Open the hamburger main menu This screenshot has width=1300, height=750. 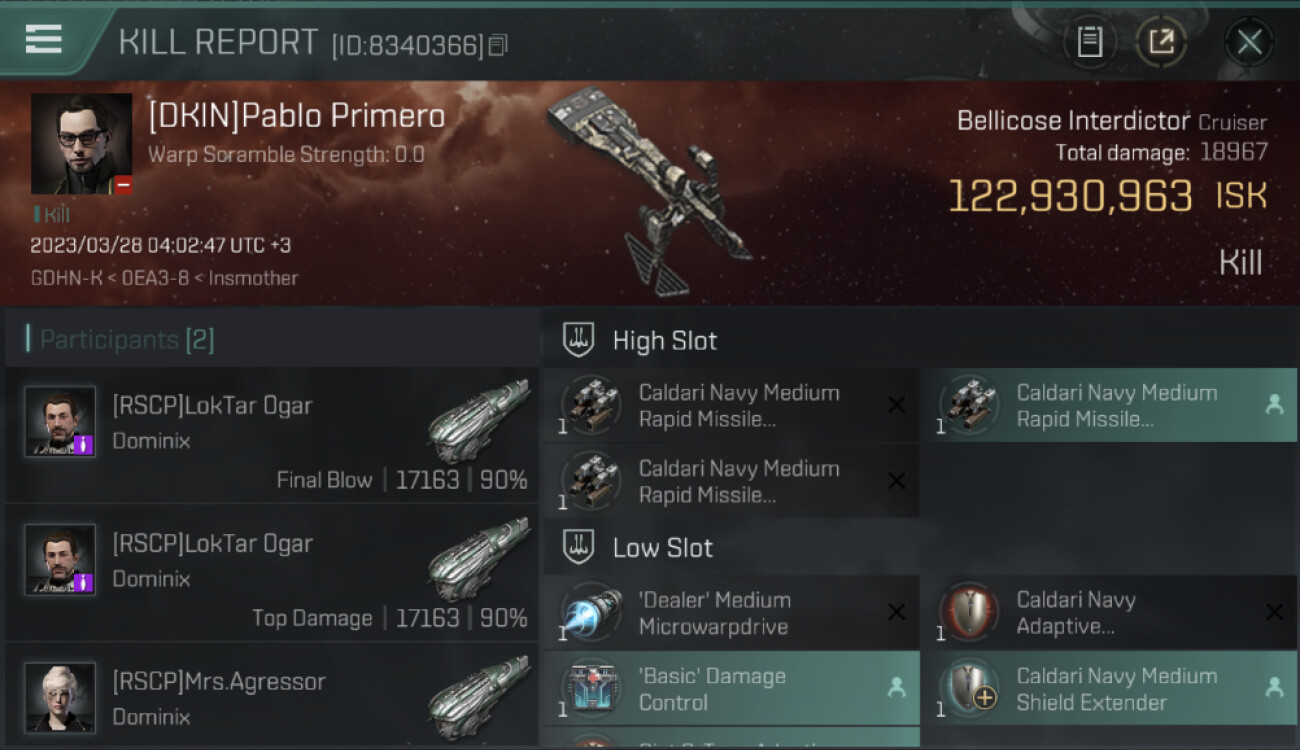click(44, 40)
